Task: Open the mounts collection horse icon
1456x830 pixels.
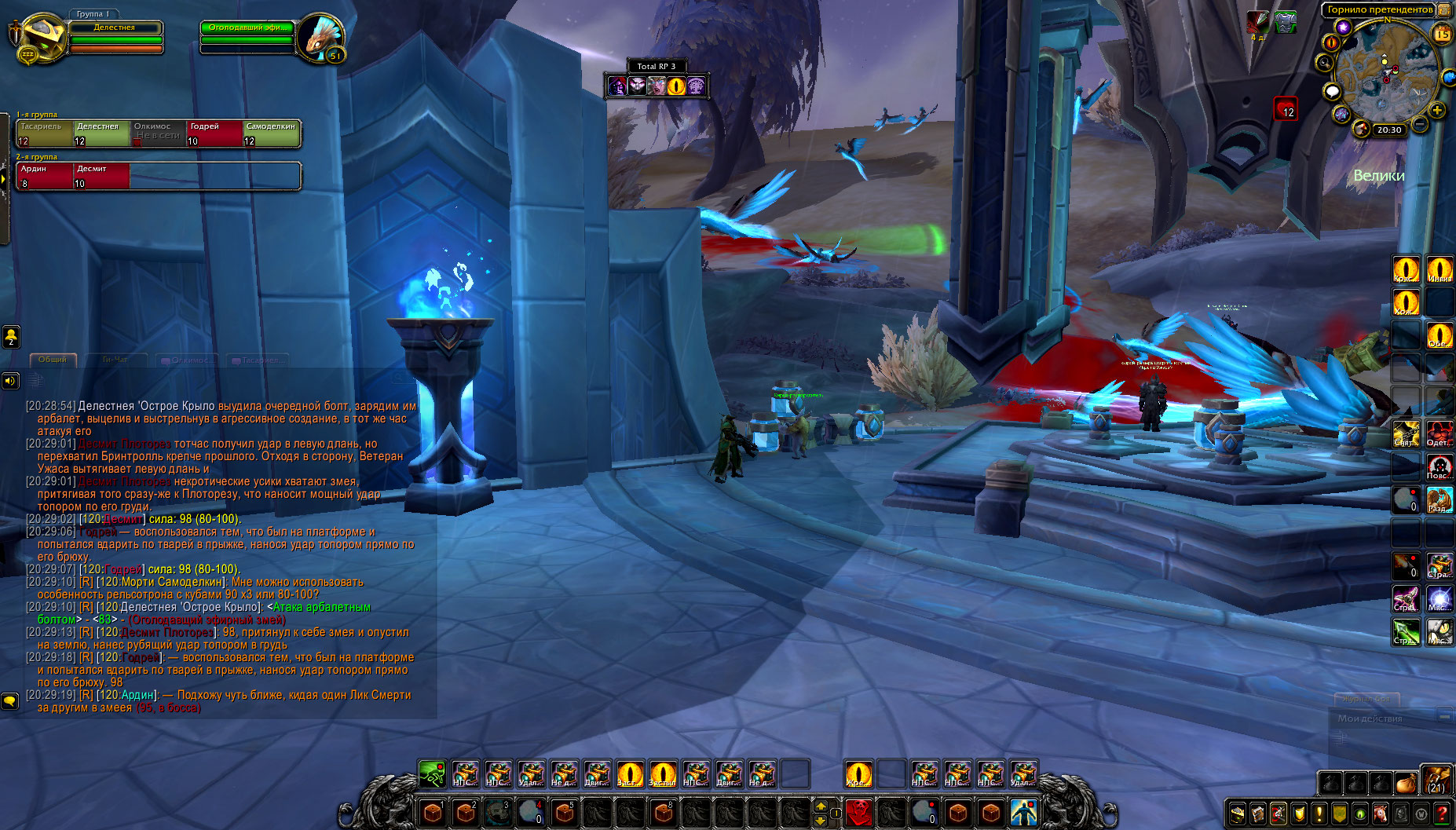Action: click(x=1381, y=814)
